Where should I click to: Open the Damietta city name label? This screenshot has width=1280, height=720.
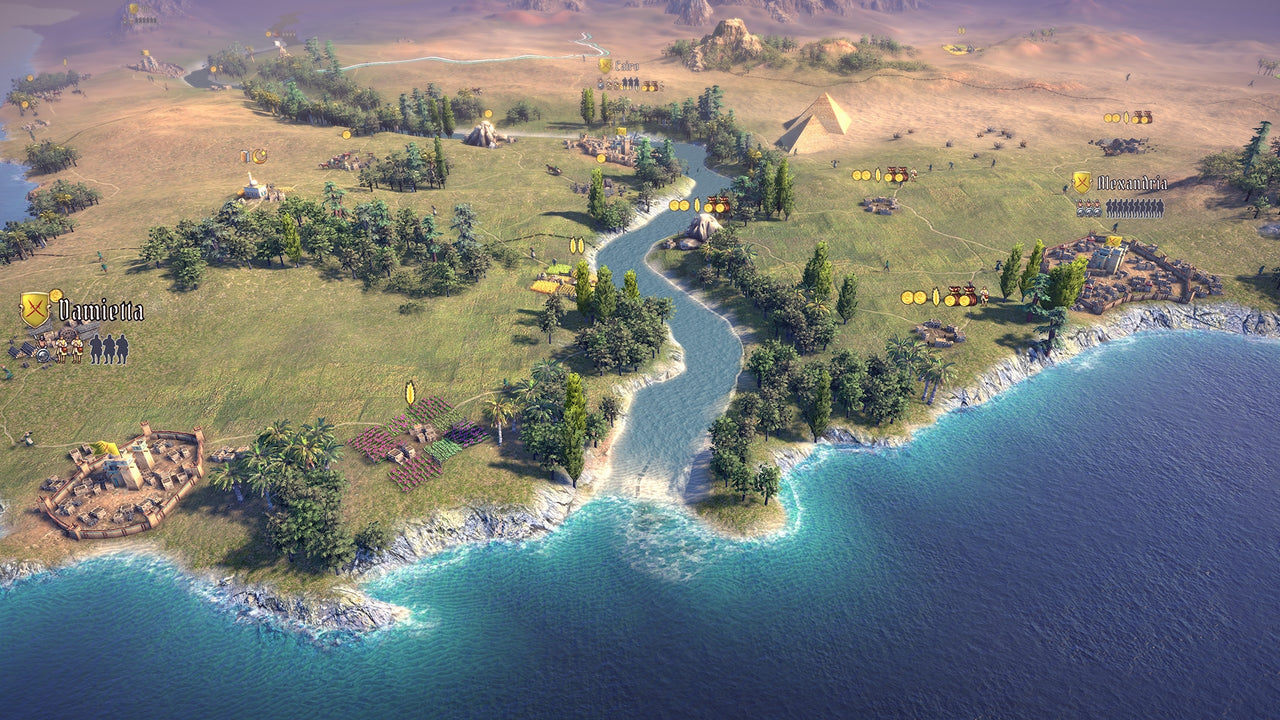coord(100,310)
